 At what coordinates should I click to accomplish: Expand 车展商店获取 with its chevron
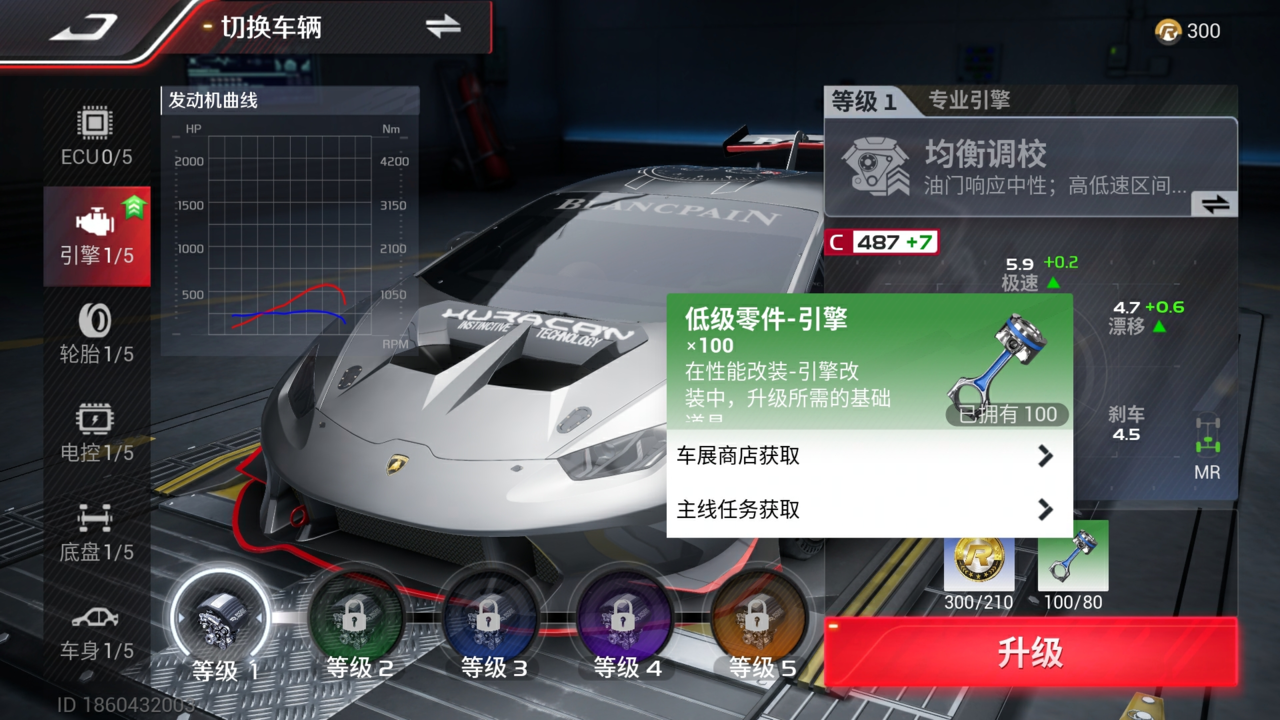pyautogui.click(x=1046, y=456)
